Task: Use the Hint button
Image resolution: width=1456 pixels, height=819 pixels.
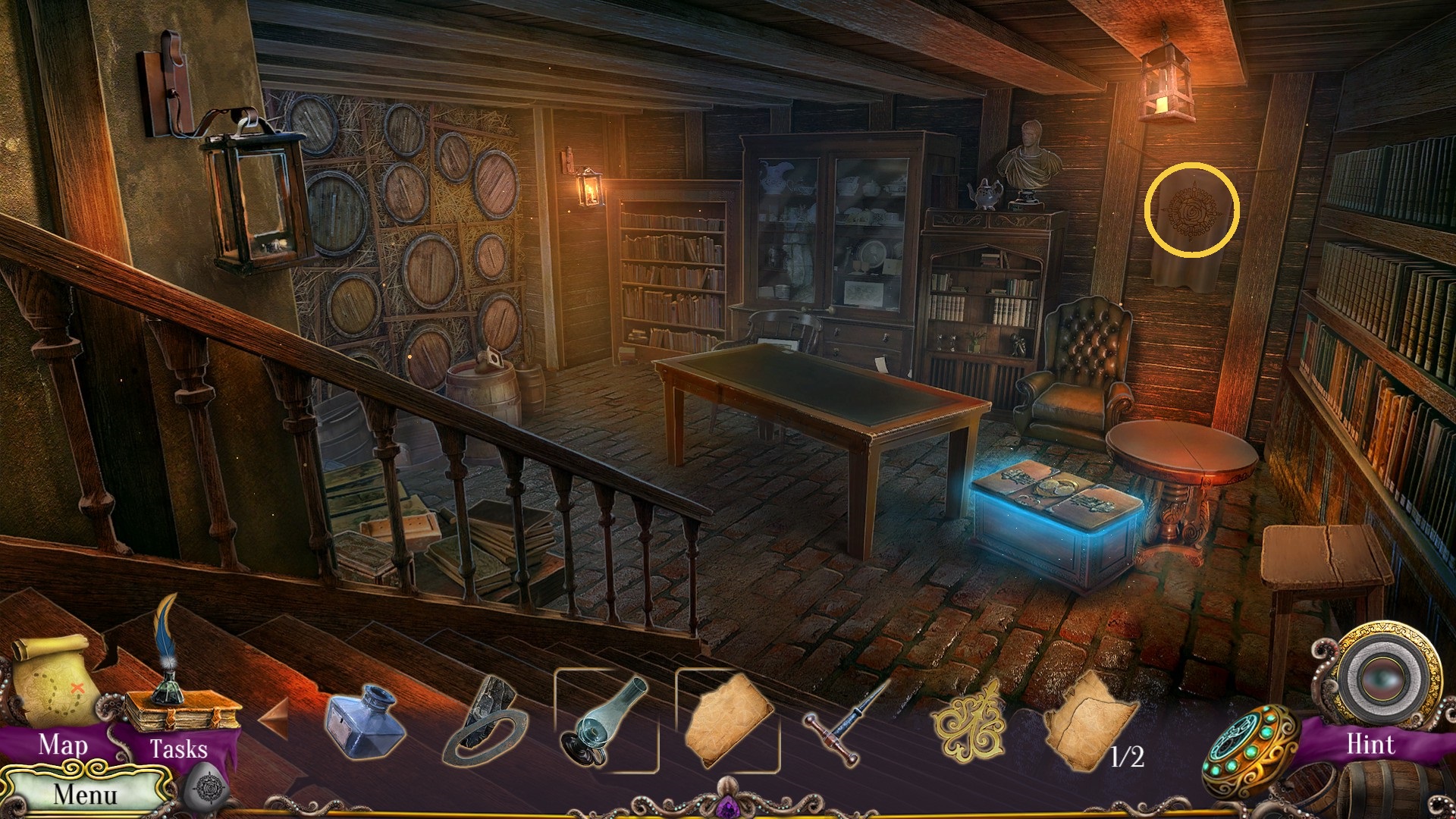Action: pos(1371,745)
